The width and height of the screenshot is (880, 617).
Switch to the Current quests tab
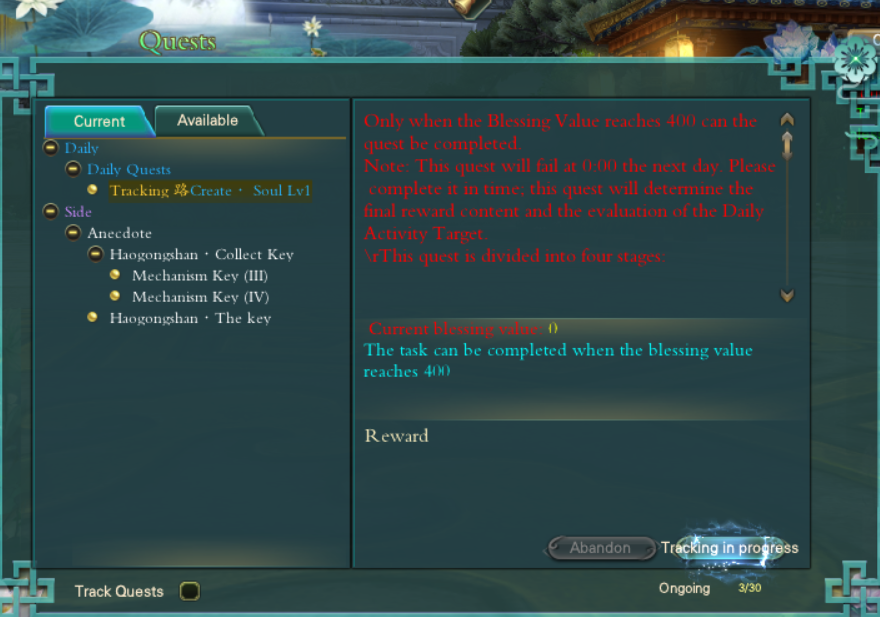pyautogui.click(x=98, y=121)
